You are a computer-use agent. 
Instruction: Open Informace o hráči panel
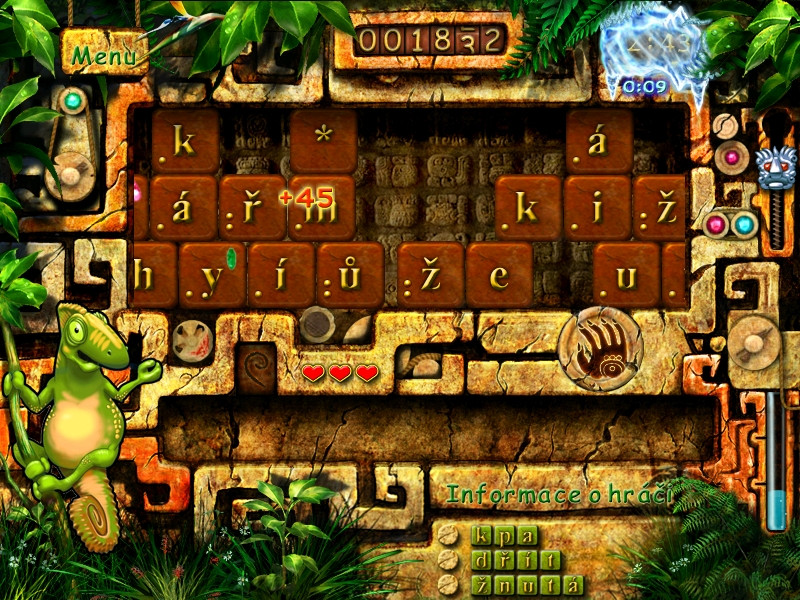click(558, 494)
